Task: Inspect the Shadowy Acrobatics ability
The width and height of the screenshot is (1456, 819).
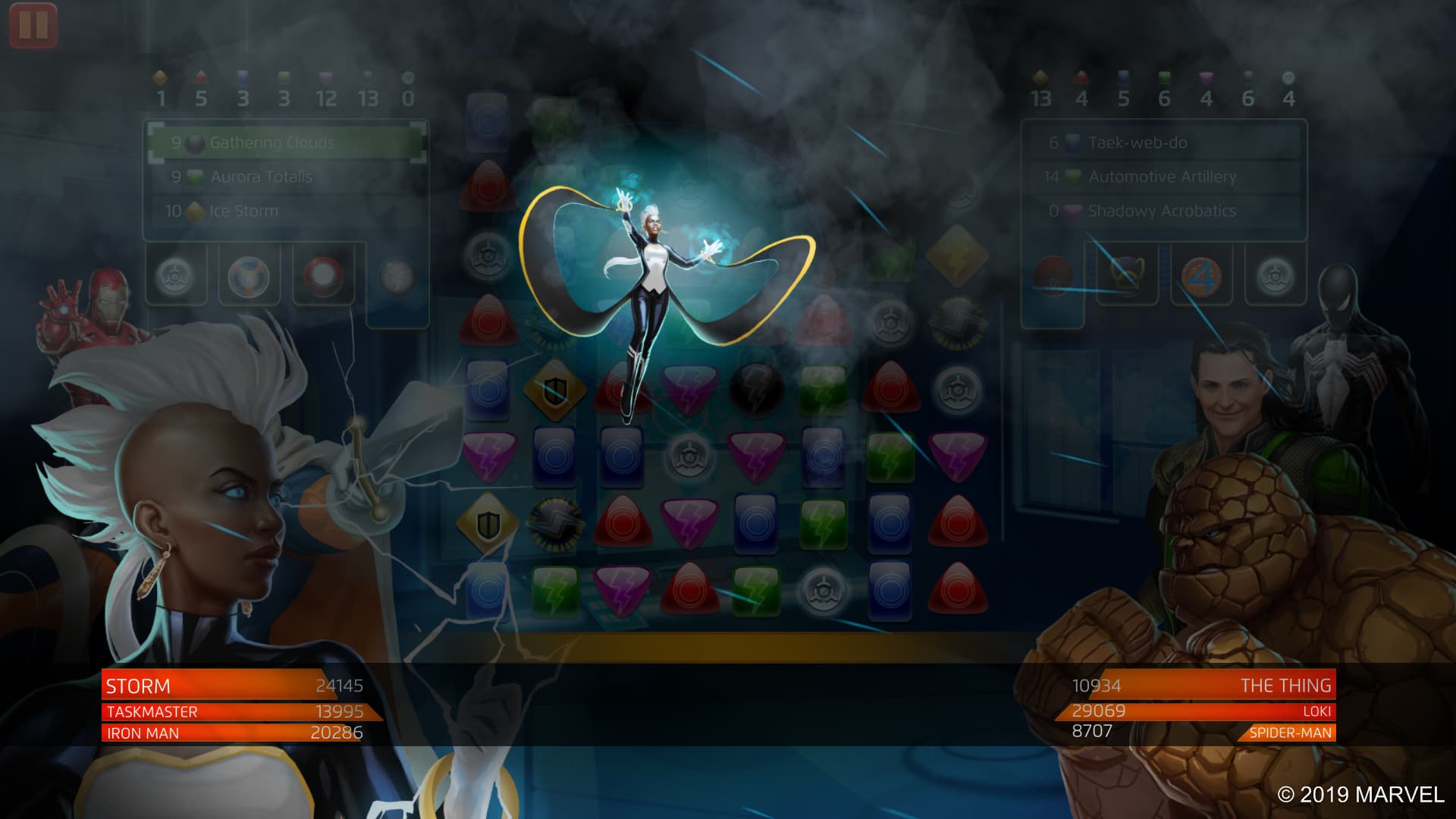Action: click(x=1163, y=211)
